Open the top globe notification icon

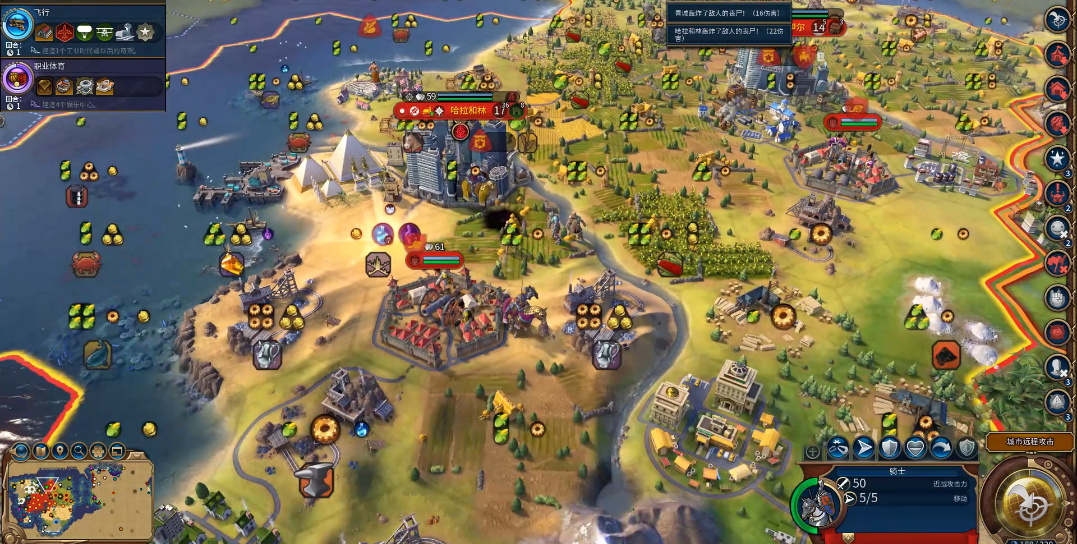pos(1057,19)
